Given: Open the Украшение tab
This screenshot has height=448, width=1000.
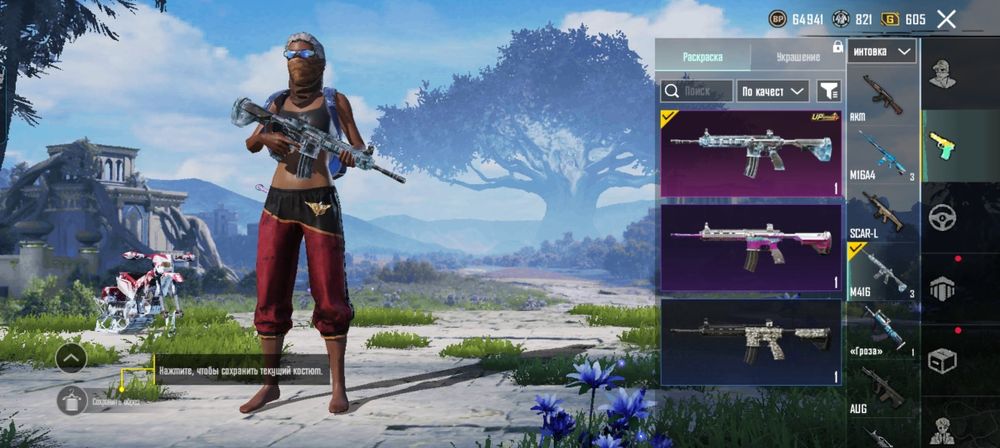Looking at the screenshot, I should [x=797, y=57].
